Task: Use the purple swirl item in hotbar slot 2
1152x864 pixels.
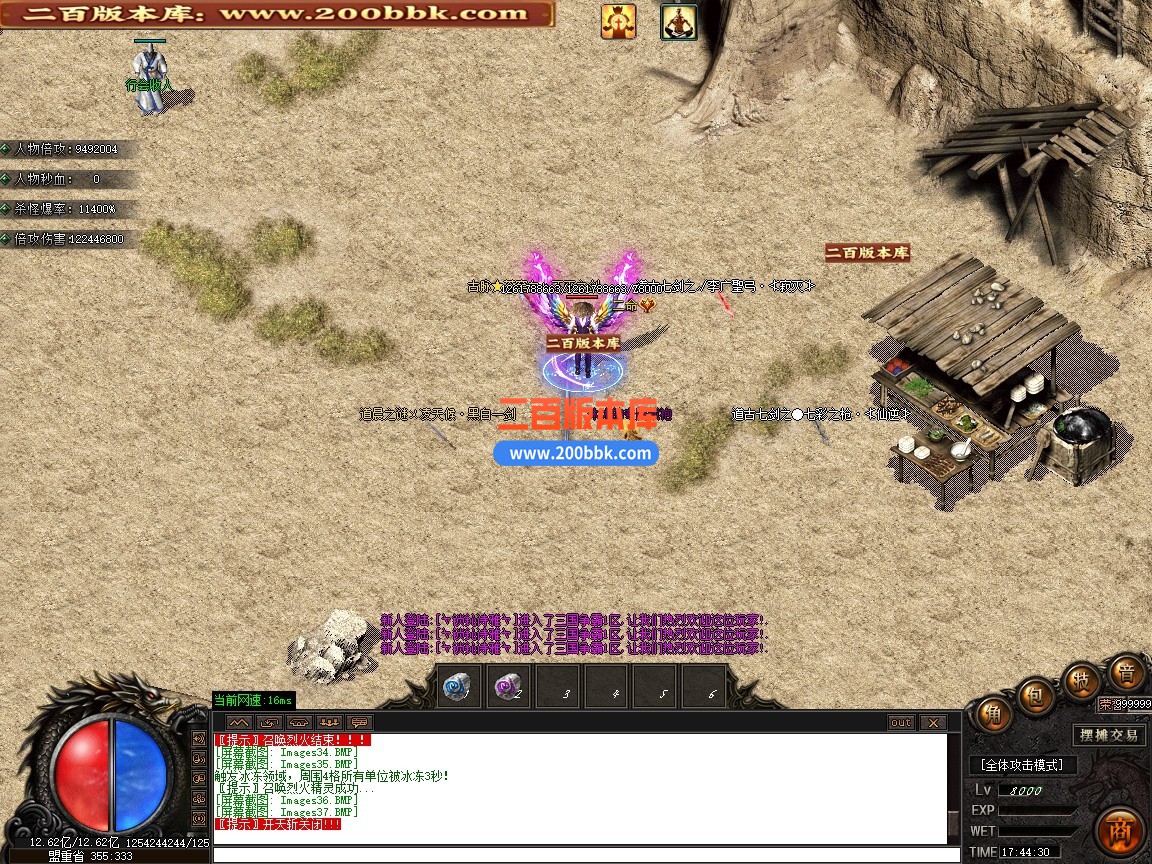Action: [509, 688]
